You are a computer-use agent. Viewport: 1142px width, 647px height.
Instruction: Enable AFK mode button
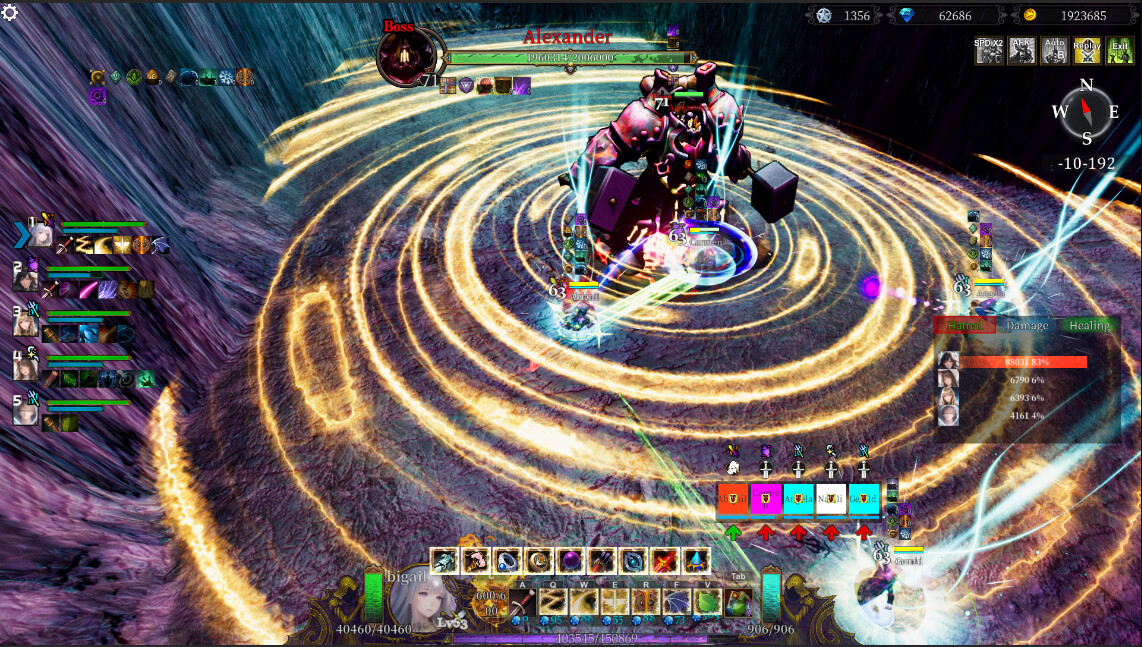pos(1022,51)
